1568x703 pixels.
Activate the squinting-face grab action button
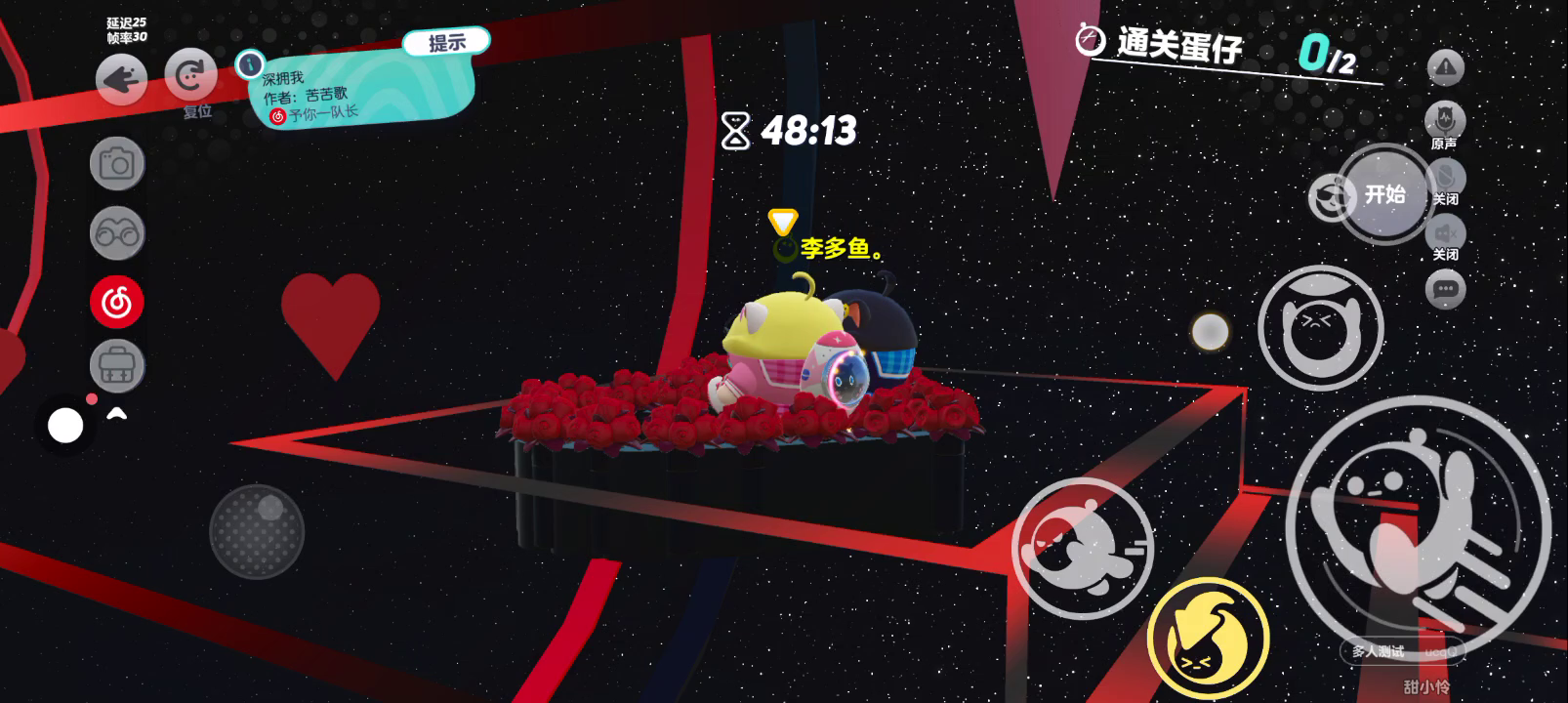click(1320, 328)
